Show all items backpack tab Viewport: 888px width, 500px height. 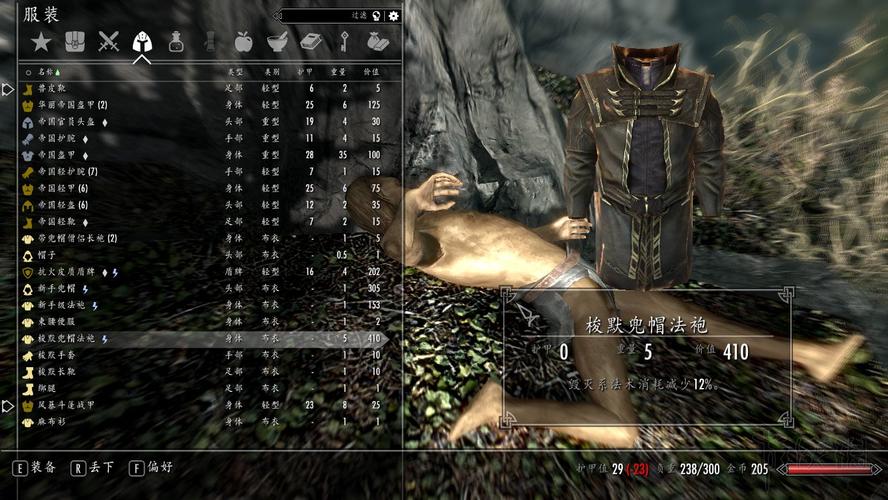[74, 42]
